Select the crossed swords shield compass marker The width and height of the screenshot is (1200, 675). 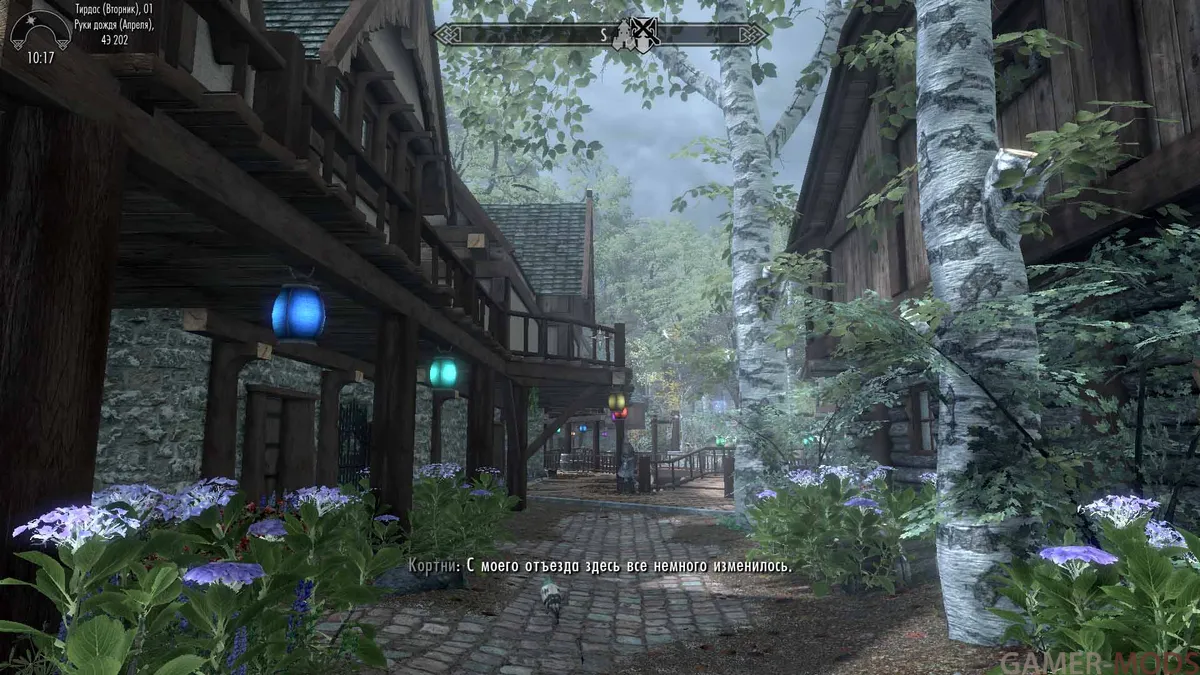click(x=646, y=33)
